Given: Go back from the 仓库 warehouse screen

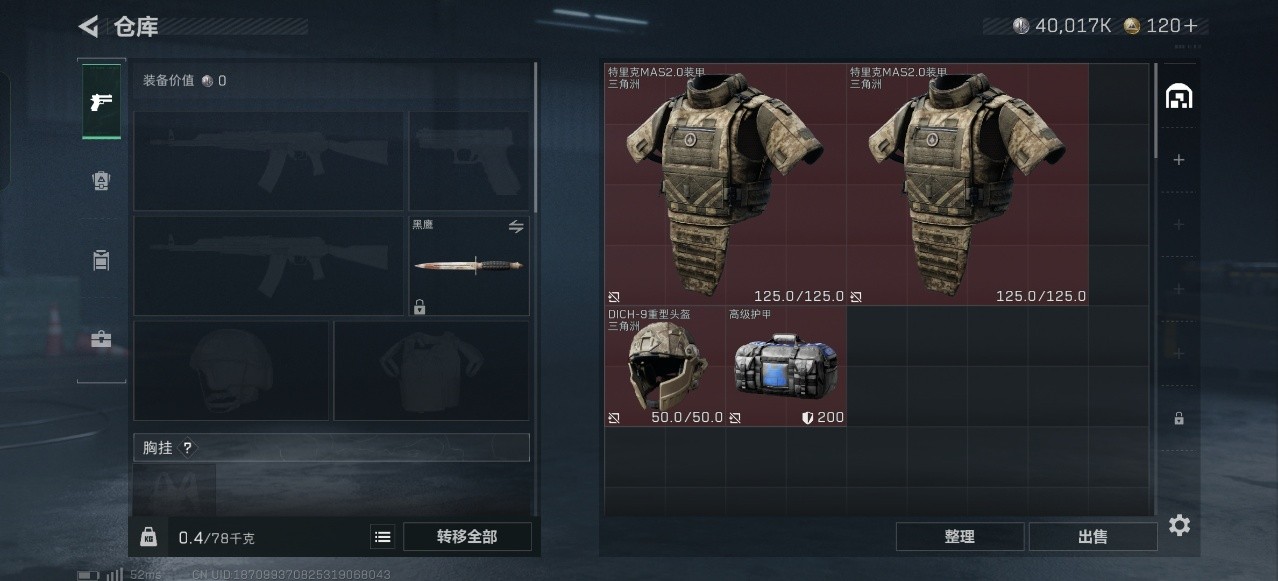Looking at the screenshot, I should (89, 27).
